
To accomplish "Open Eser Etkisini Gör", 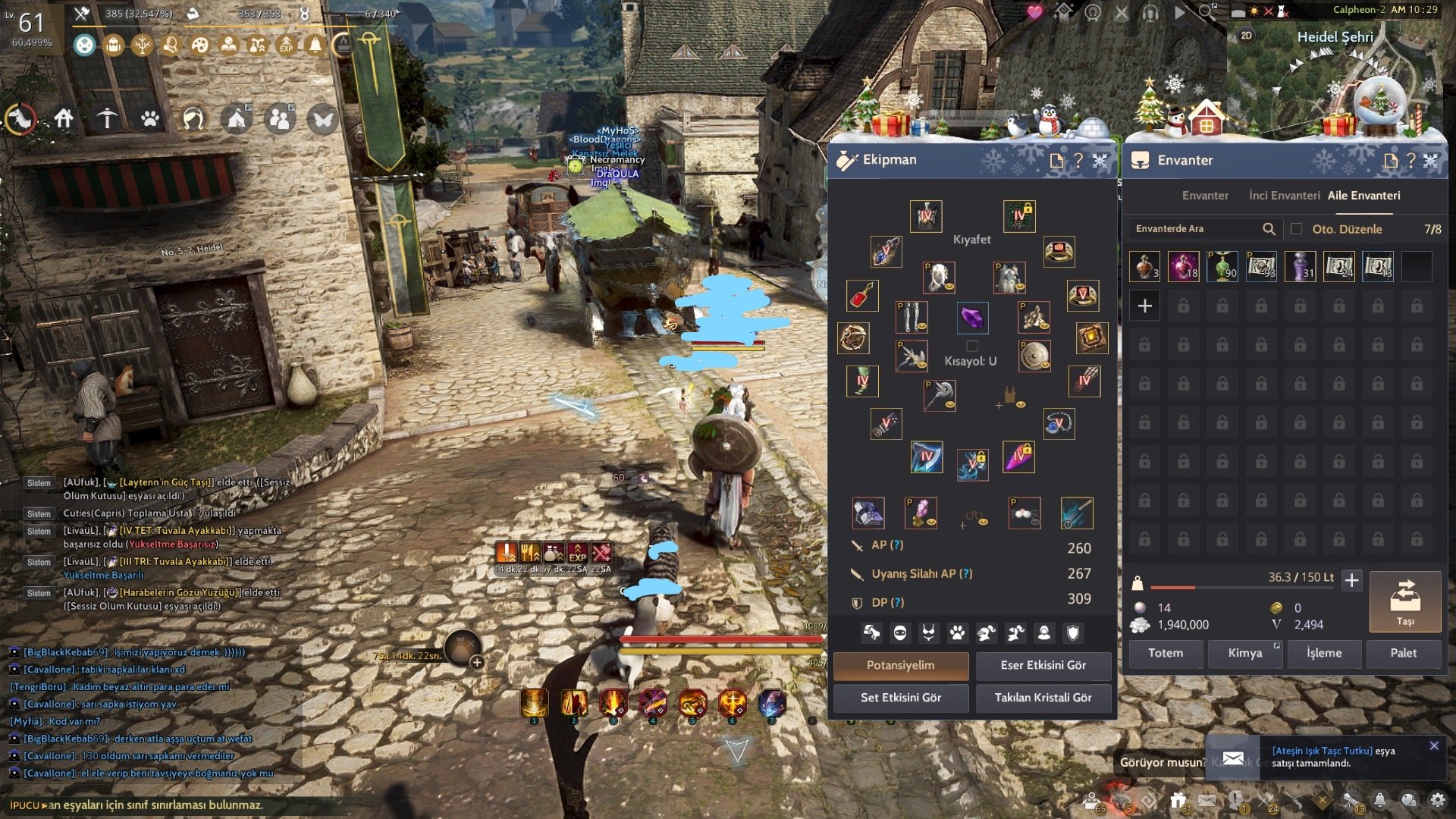I will tap(1043, 665).
